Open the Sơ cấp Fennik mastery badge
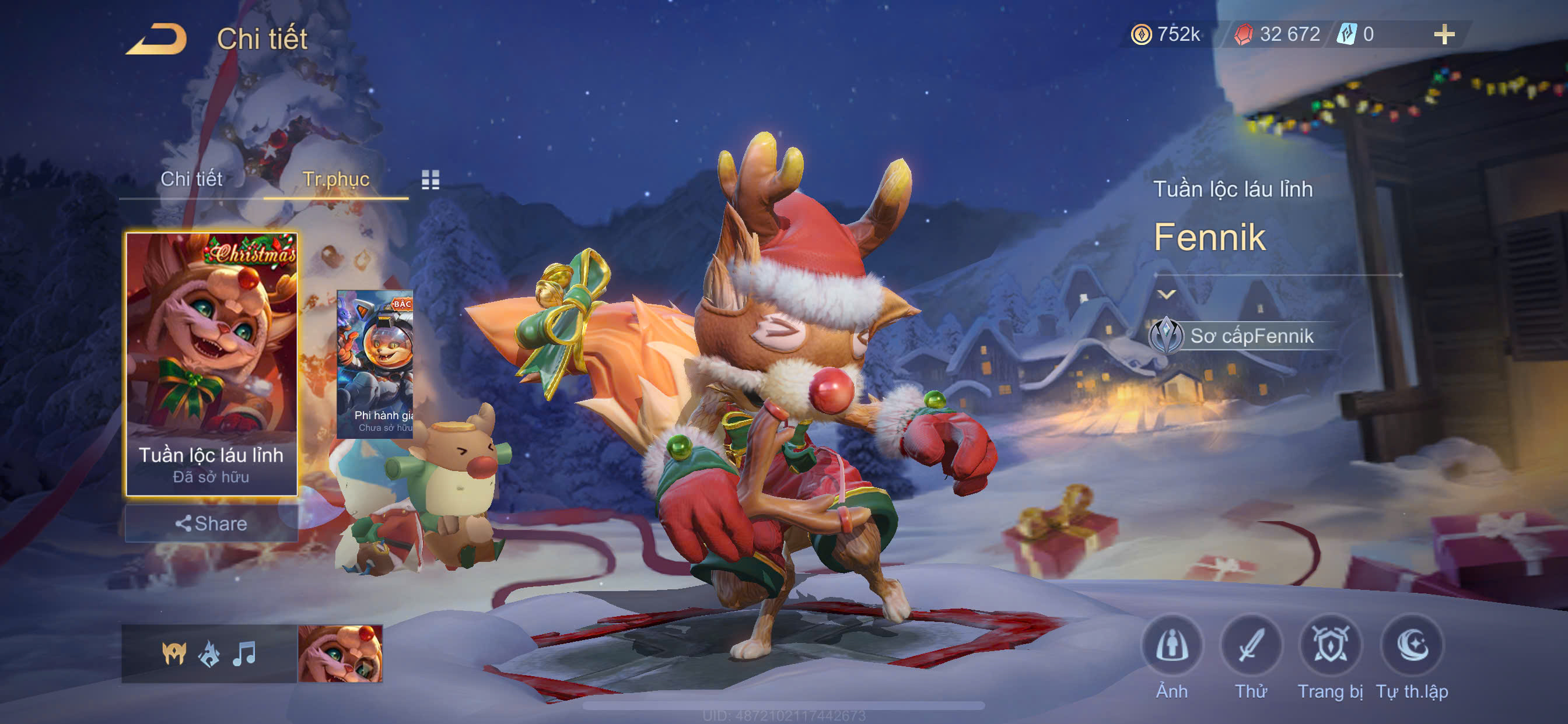Screen dimensions: 1568x724 coord(1165,335)
